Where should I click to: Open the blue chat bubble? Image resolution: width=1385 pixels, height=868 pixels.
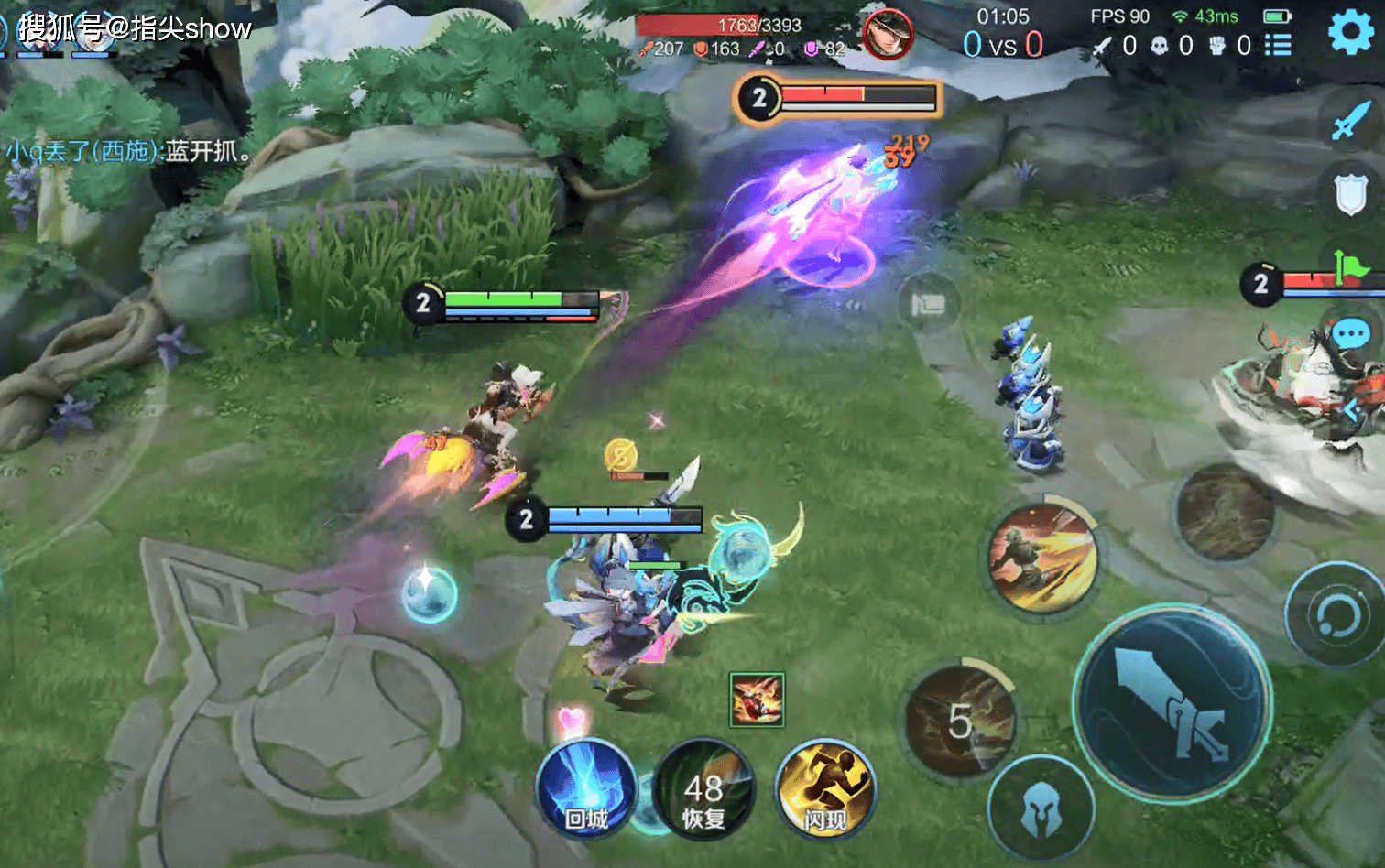click(x=1350, y=334)
